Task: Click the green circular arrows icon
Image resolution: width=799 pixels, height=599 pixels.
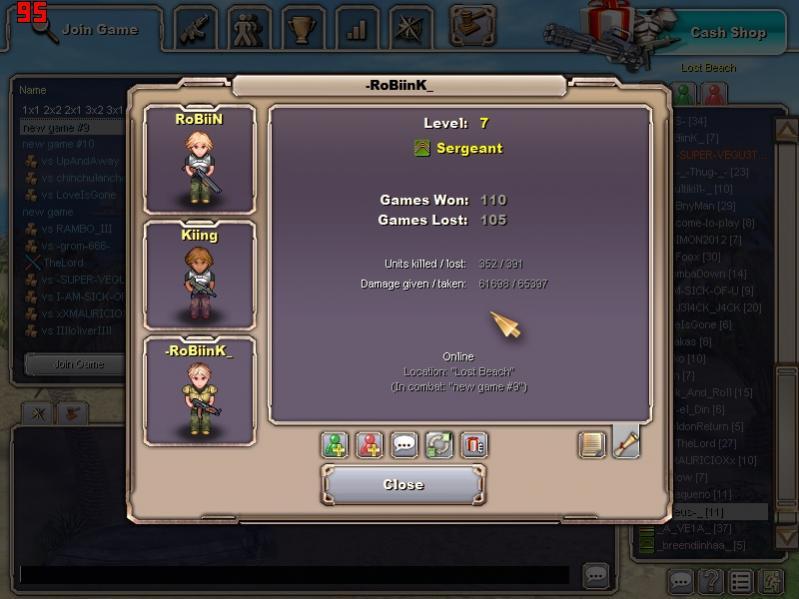Action: coord(439,445)
